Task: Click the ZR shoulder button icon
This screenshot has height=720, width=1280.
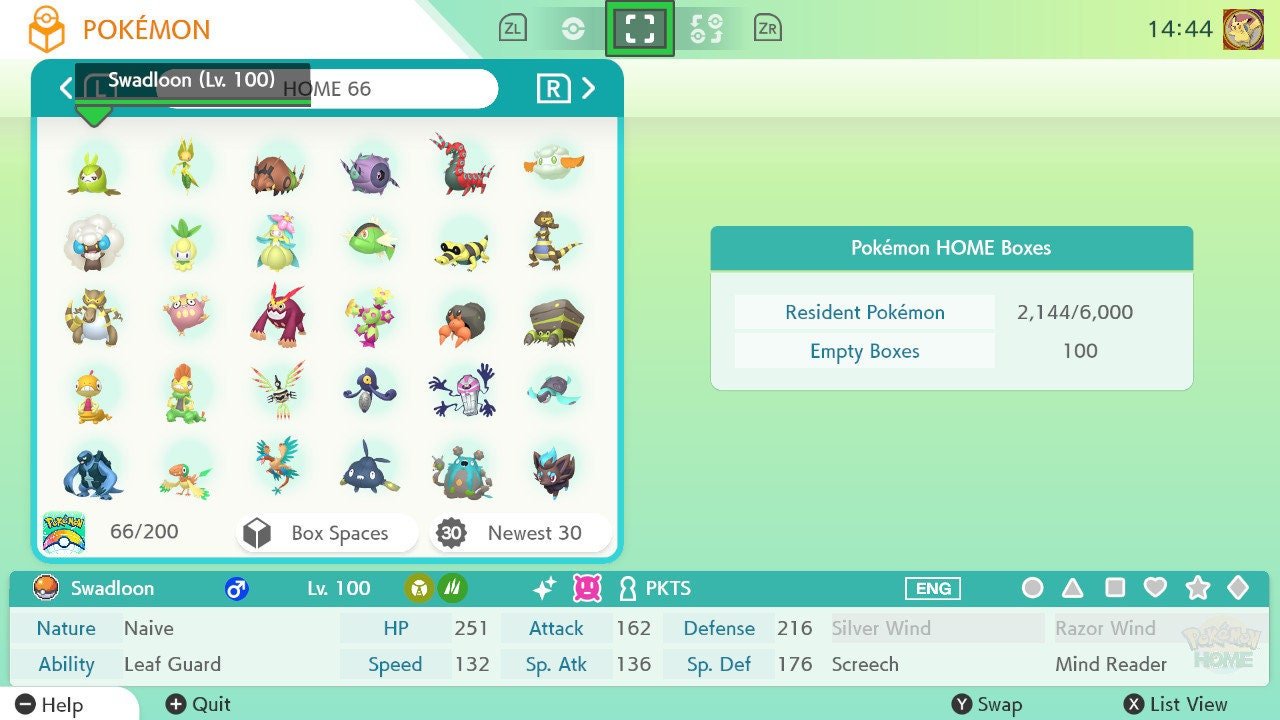Action: click(x=768, y=27)
